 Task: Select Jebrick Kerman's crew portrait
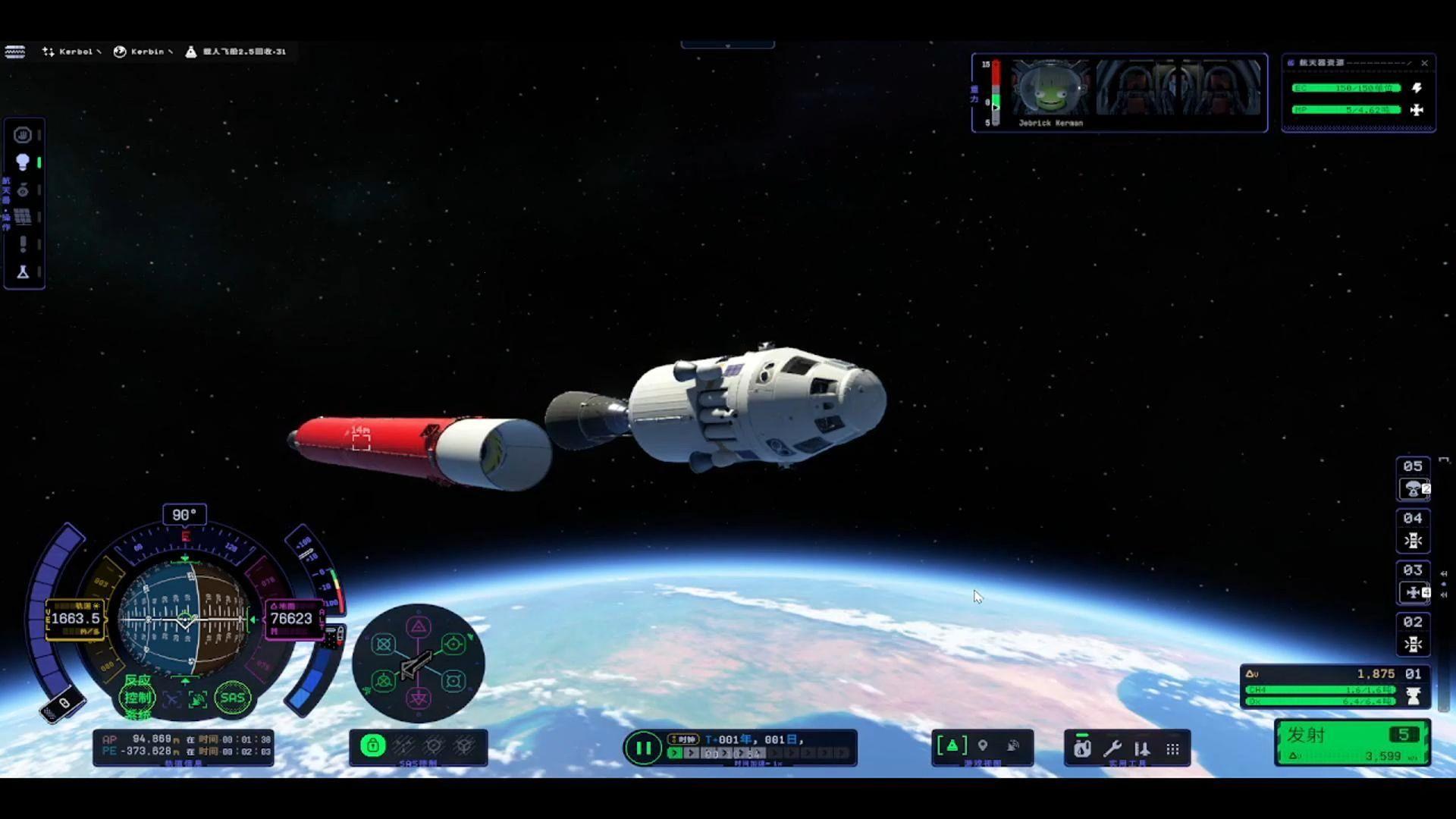pyautogui.click(x=1050, y=89)
